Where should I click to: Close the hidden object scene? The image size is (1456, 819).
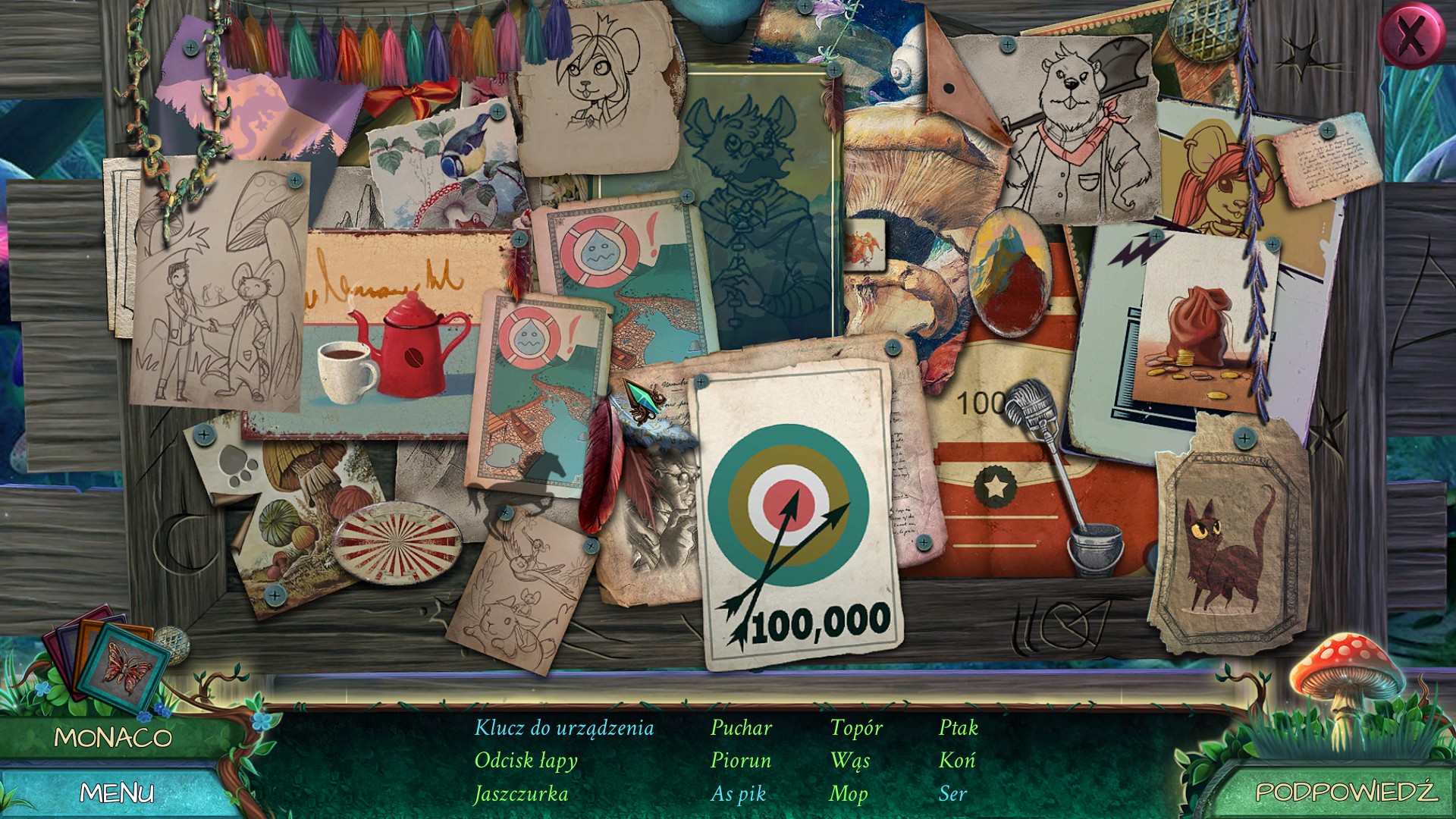1410,36
